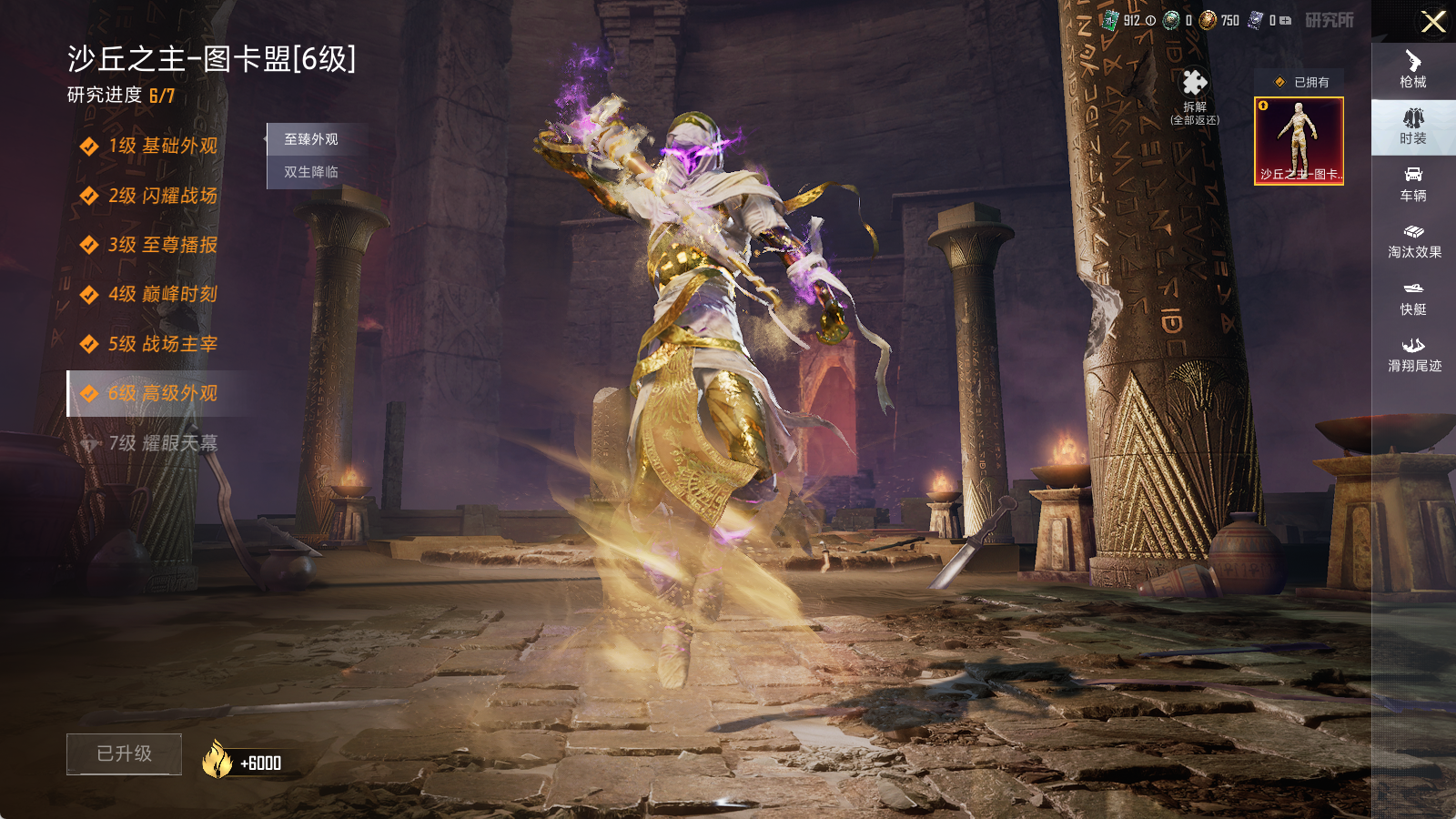Switch to the 快艇 speedboat tab
The image size is (1456, 819).
pyautogui.click(x=1413, y=298)
